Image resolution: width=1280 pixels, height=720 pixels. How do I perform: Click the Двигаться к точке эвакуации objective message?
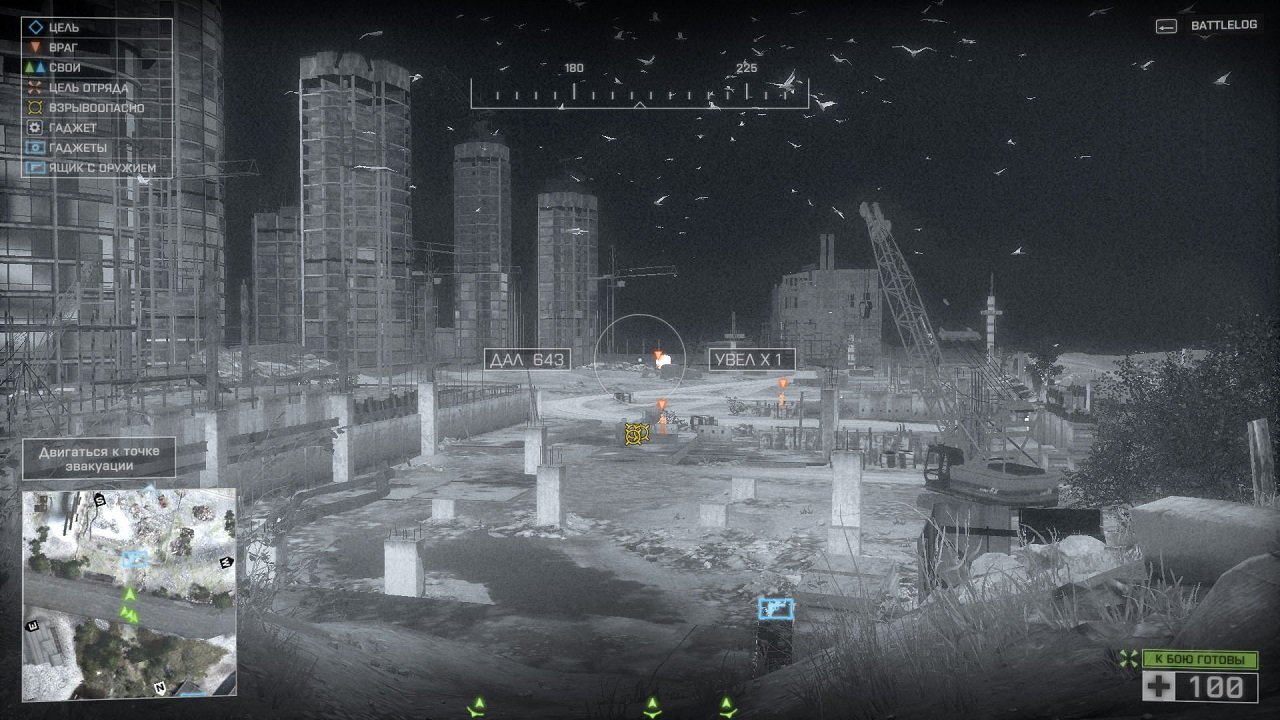click(100, 458)
